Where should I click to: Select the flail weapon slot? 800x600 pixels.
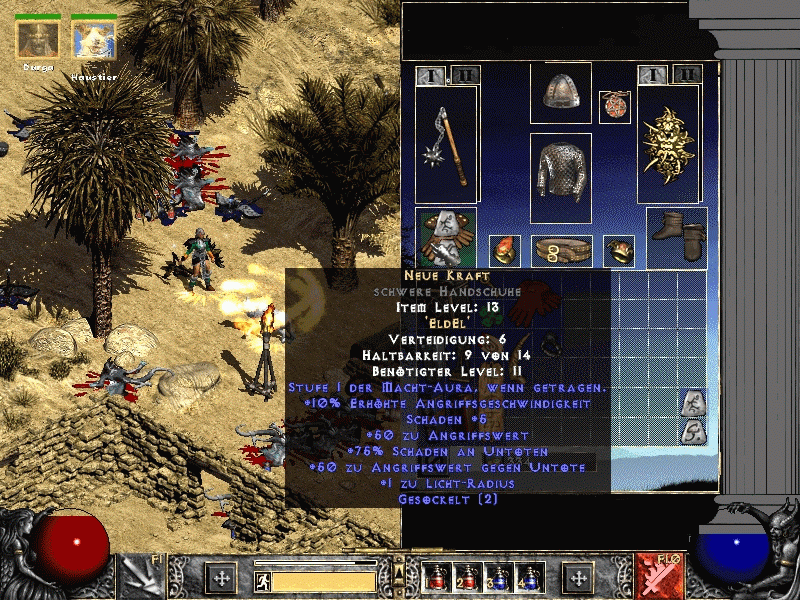[447, 145]
